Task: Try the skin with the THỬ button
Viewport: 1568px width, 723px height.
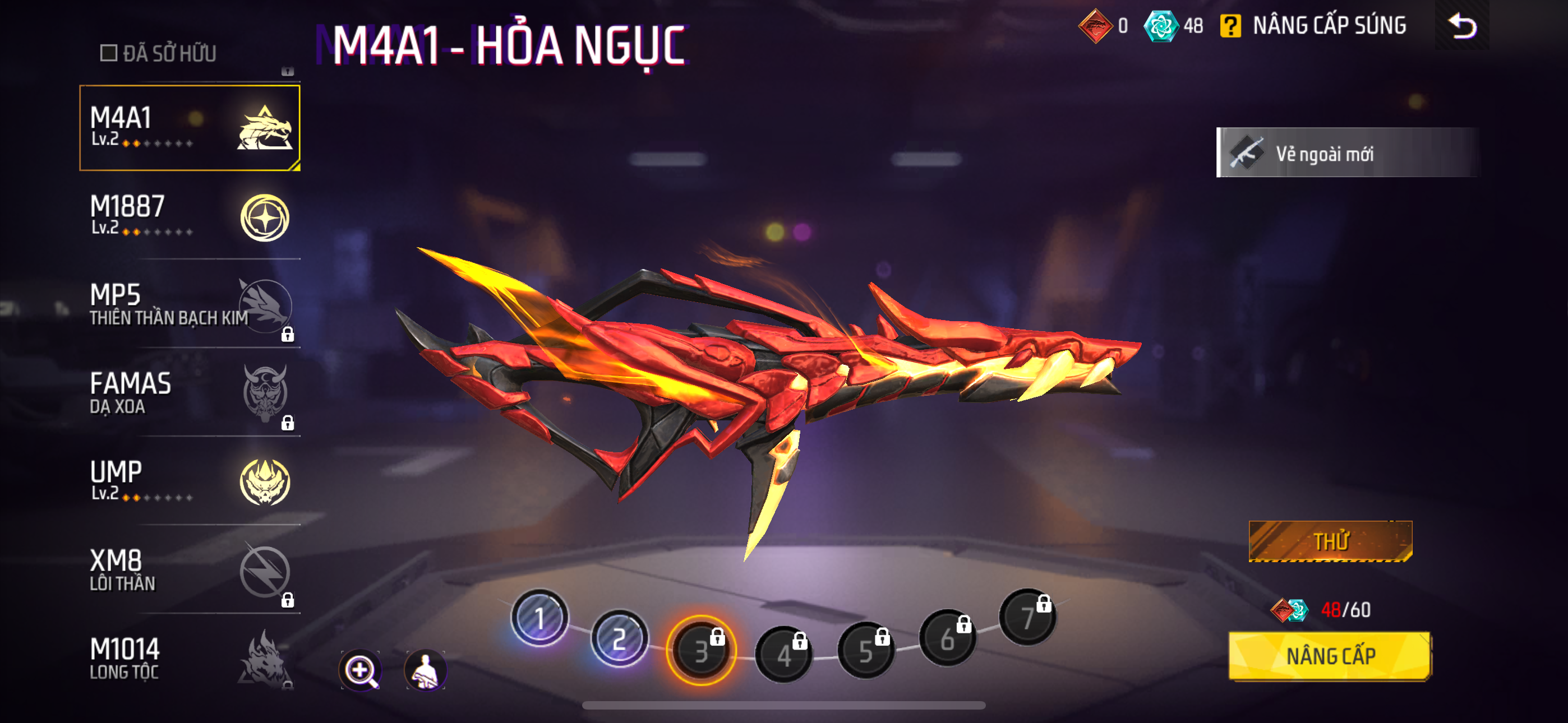Action: tap(1331, 541)
